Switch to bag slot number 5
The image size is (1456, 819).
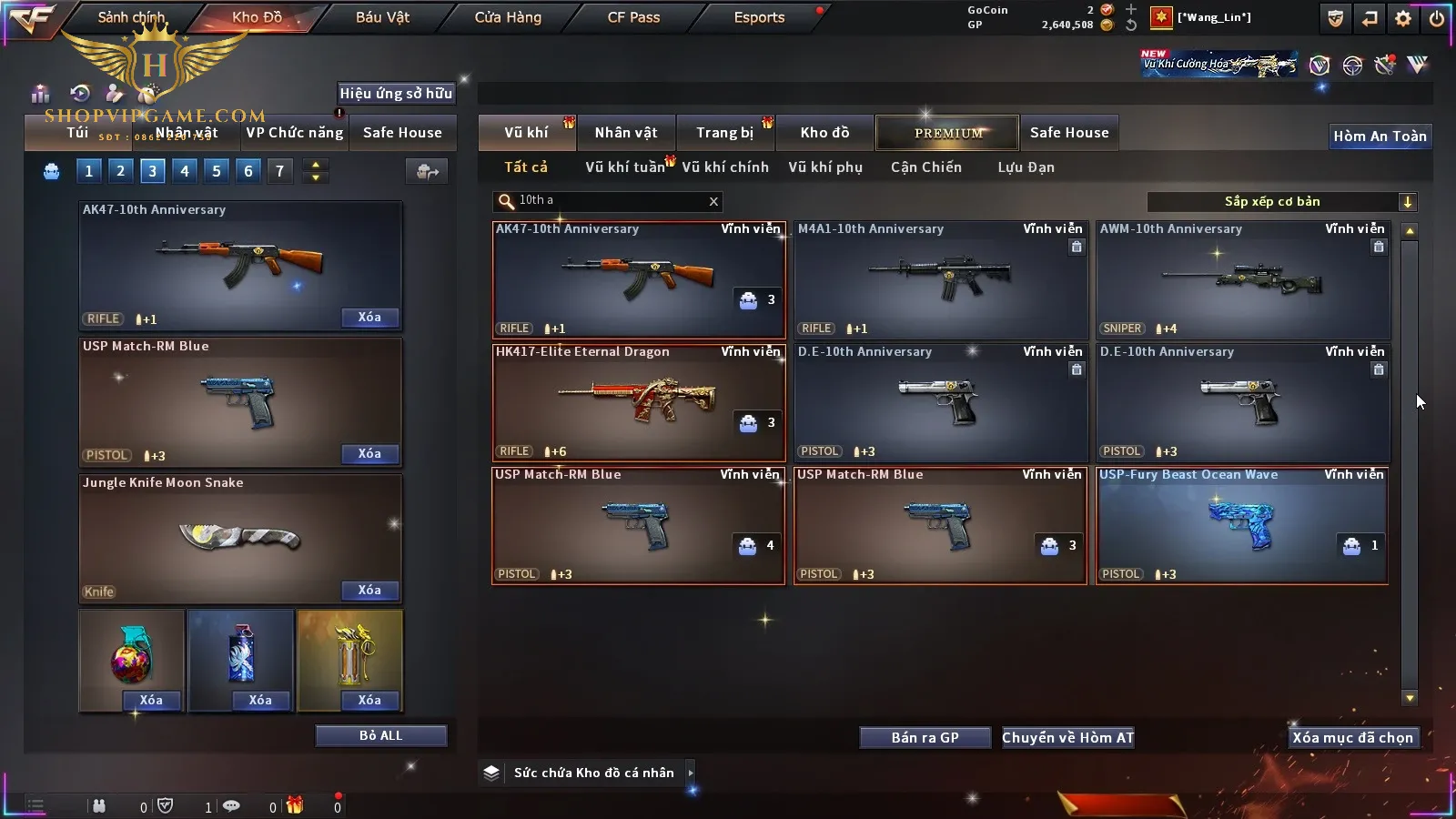coord(216,171)
